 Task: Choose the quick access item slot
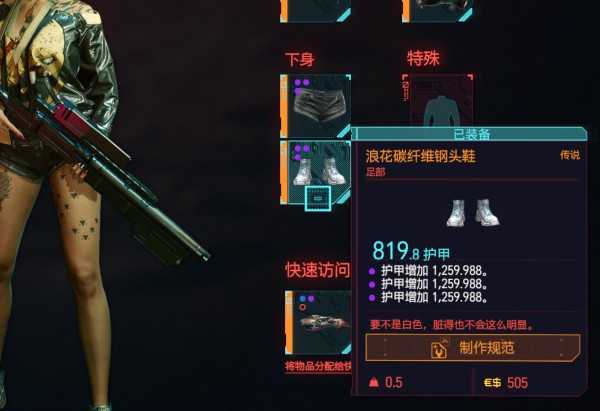[x=317, y=322]
